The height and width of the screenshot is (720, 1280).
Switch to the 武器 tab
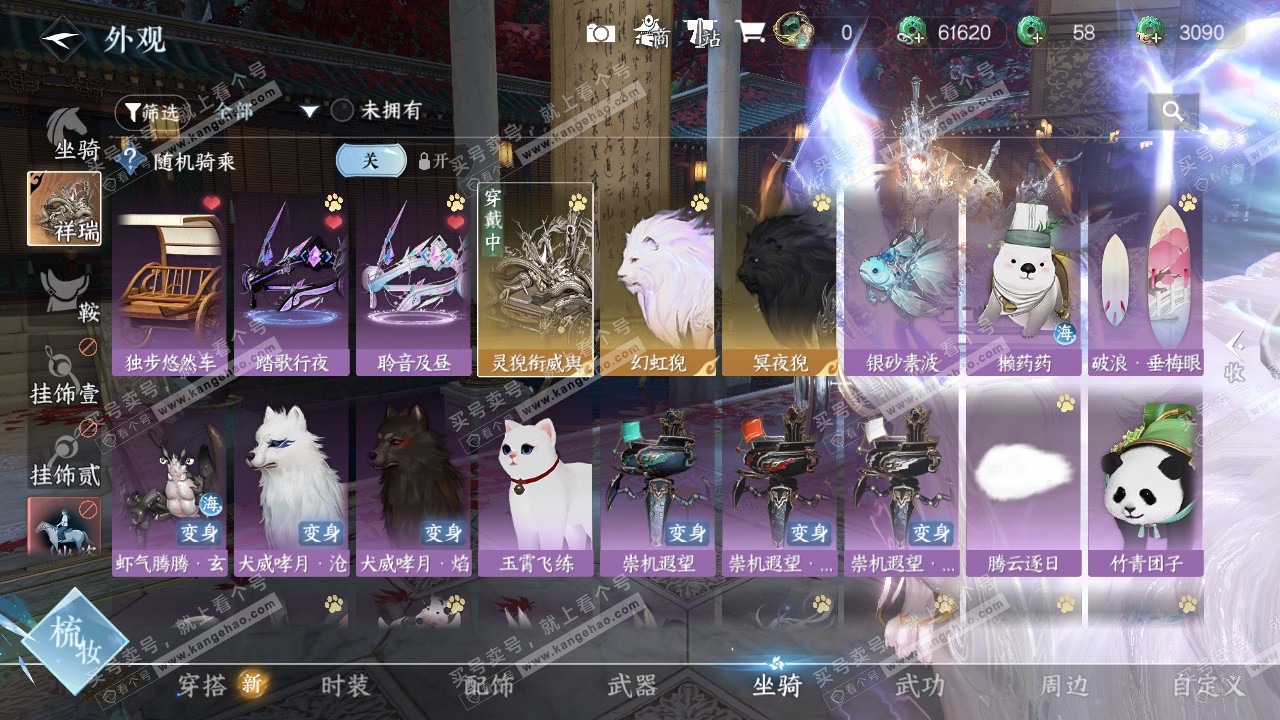click(x=632, y=686)
